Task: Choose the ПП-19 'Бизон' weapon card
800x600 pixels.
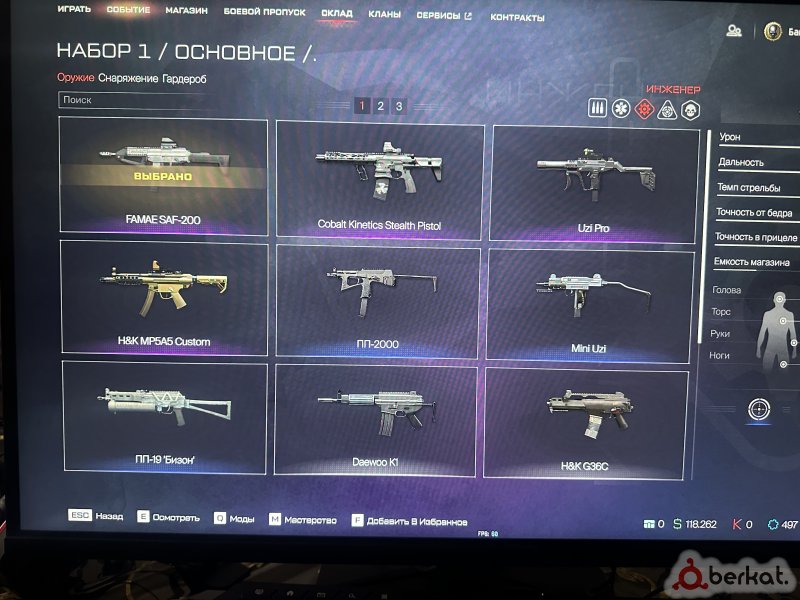Action: tap(164, 415)
